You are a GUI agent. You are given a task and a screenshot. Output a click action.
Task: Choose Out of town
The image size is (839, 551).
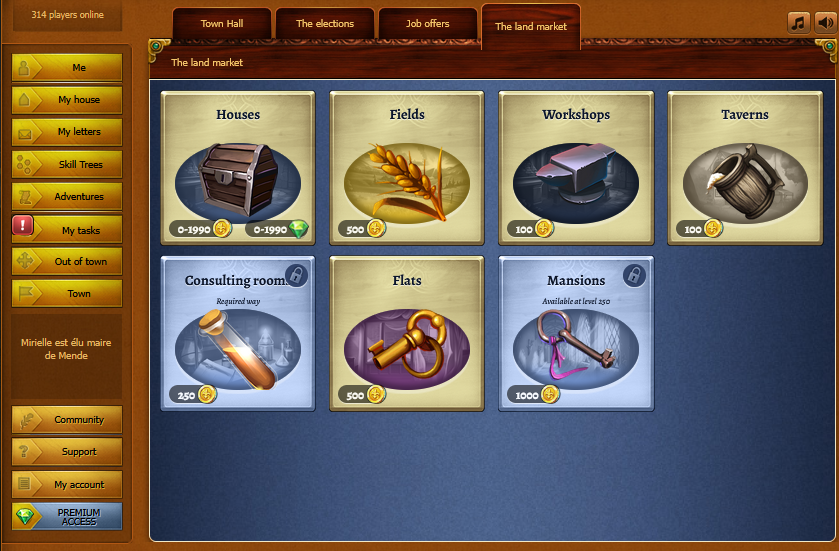pyautogui.click(x=67, y=261)
